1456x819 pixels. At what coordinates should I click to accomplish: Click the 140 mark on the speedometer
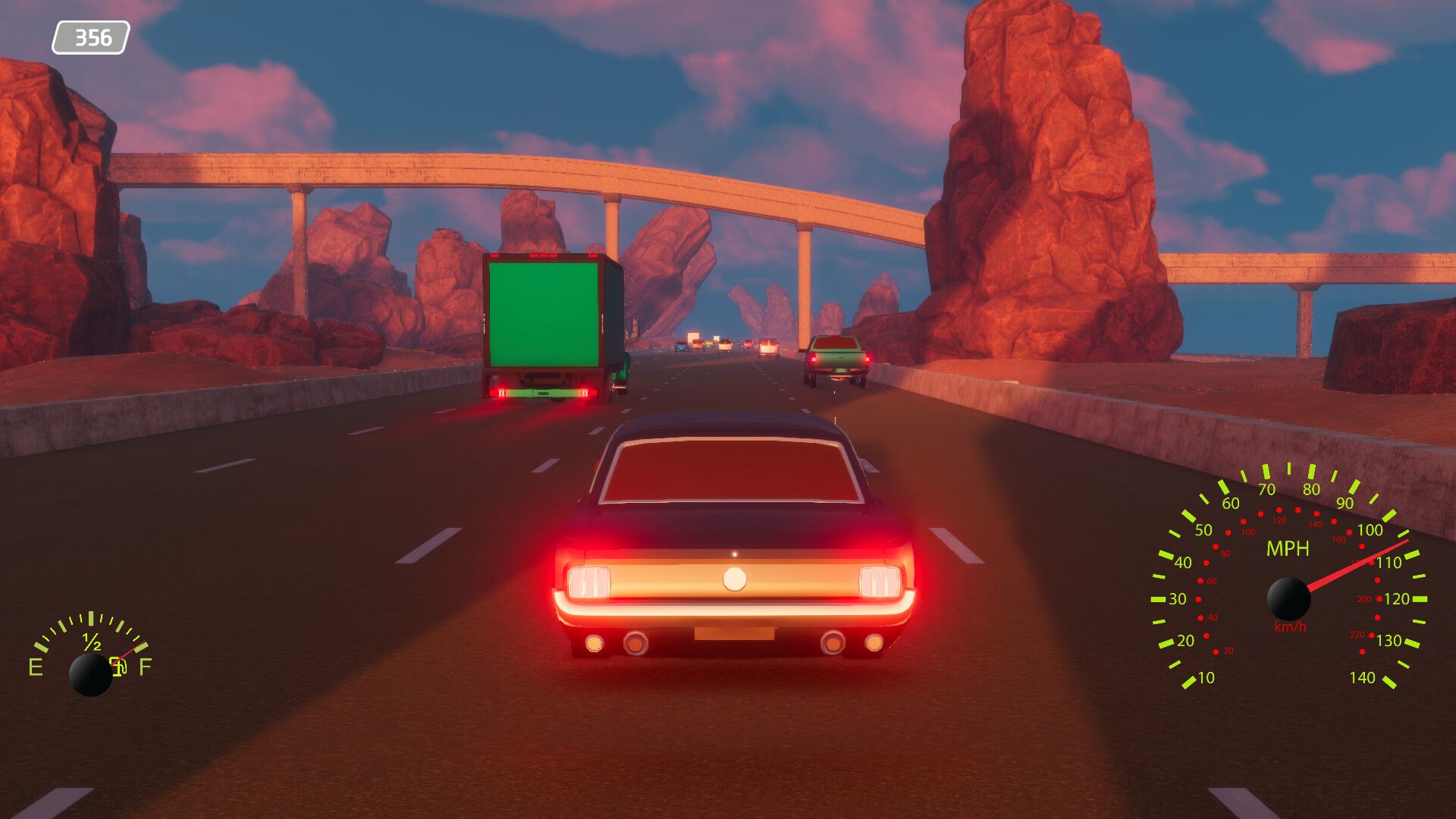point(1363,676)
